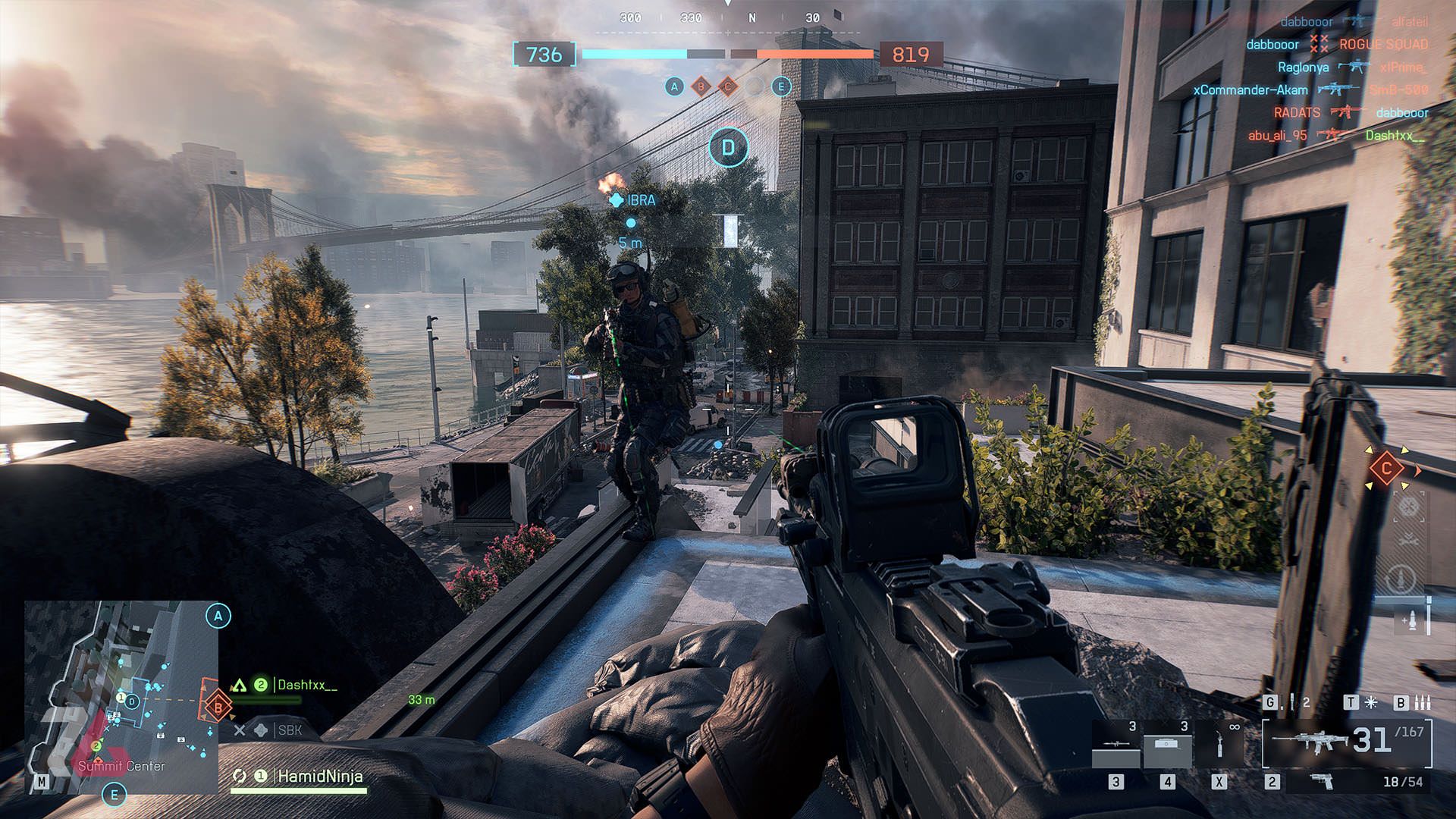Click objective A marker beside the minimap
The width and height of the screenshot is (1456, 819).
click(218, 616)
